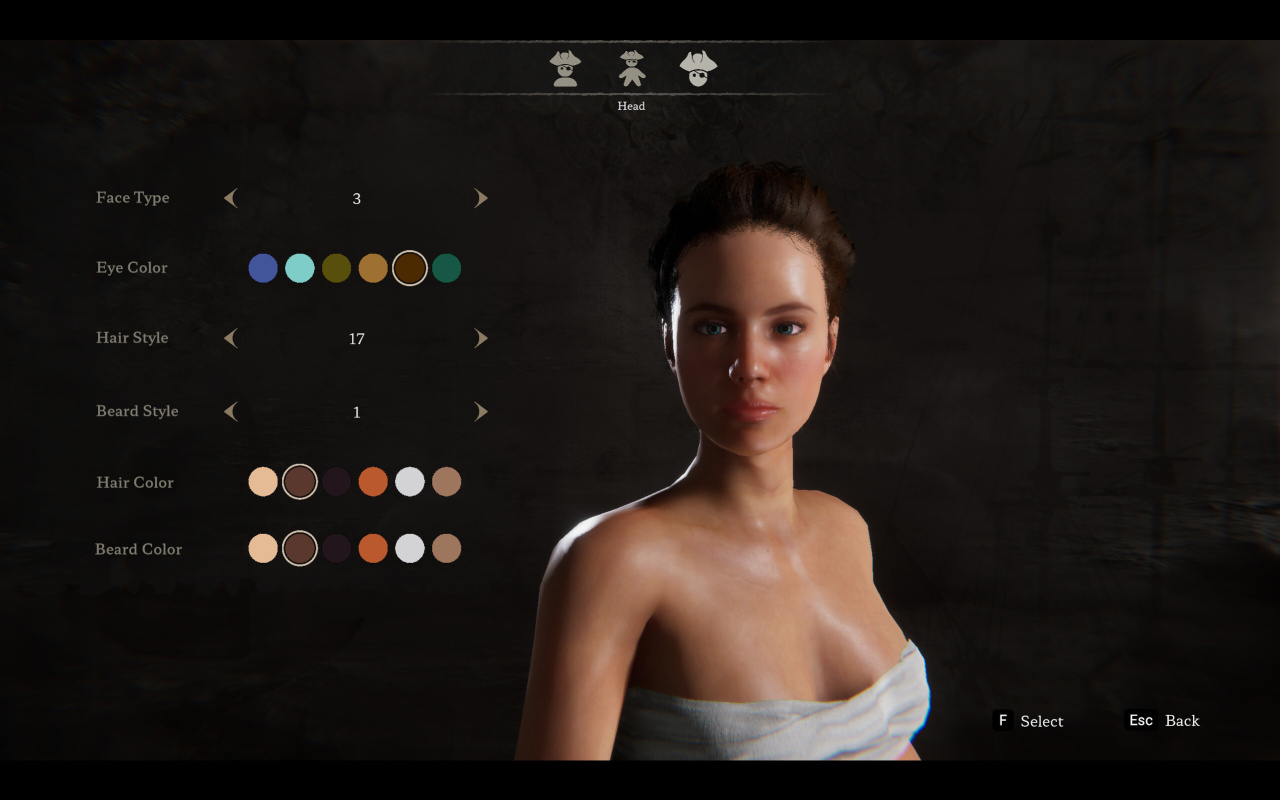Pick the orange Beard Color swatch

[373, 548]
